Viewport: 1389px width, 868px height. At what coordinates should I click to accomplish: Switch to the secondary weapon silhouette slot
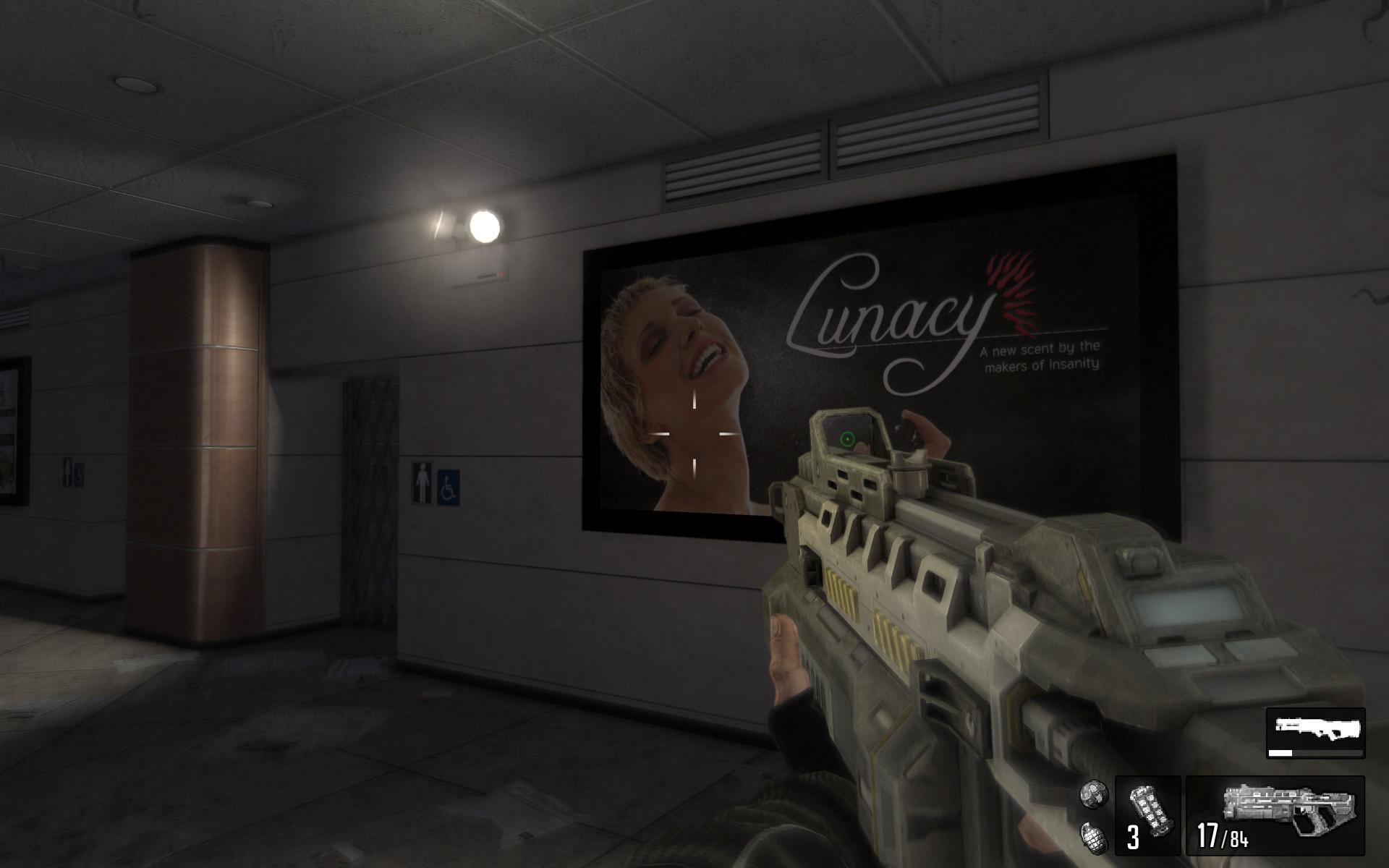coord(1315,732)
